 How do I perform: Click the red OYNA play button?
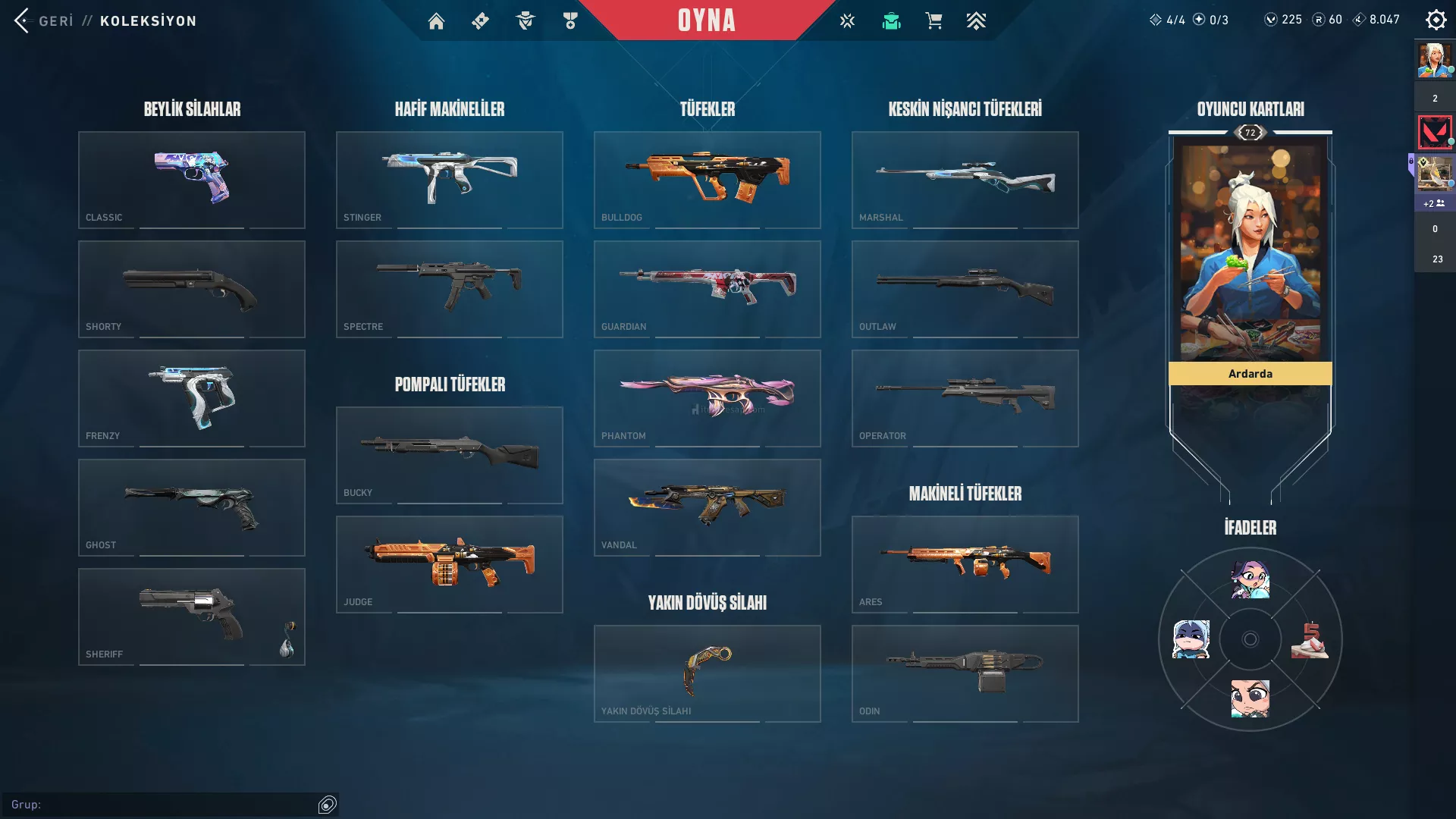point(706,20)
